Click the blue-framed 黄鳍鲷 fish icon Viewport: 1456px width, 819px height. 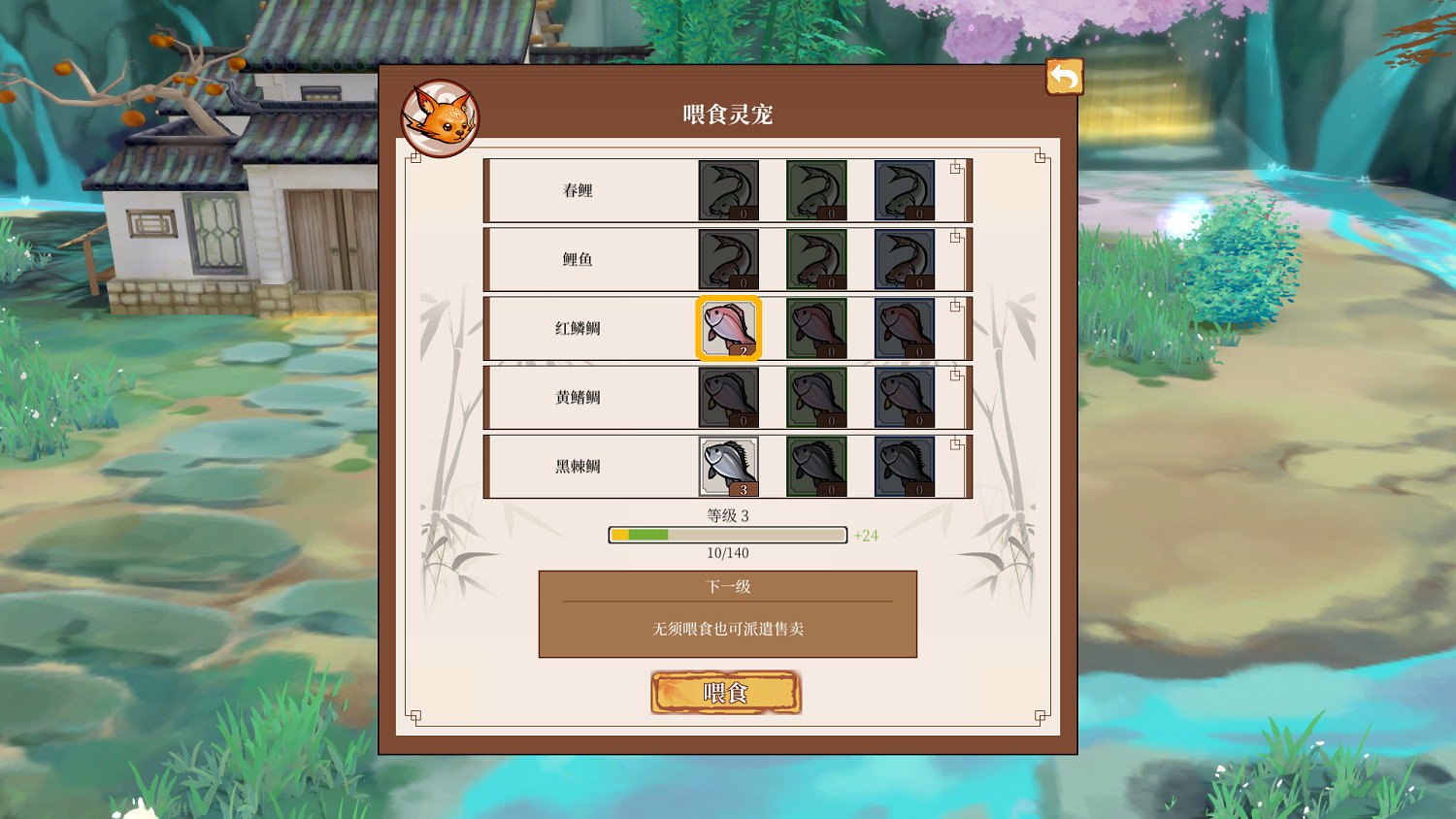click(905, 398)
